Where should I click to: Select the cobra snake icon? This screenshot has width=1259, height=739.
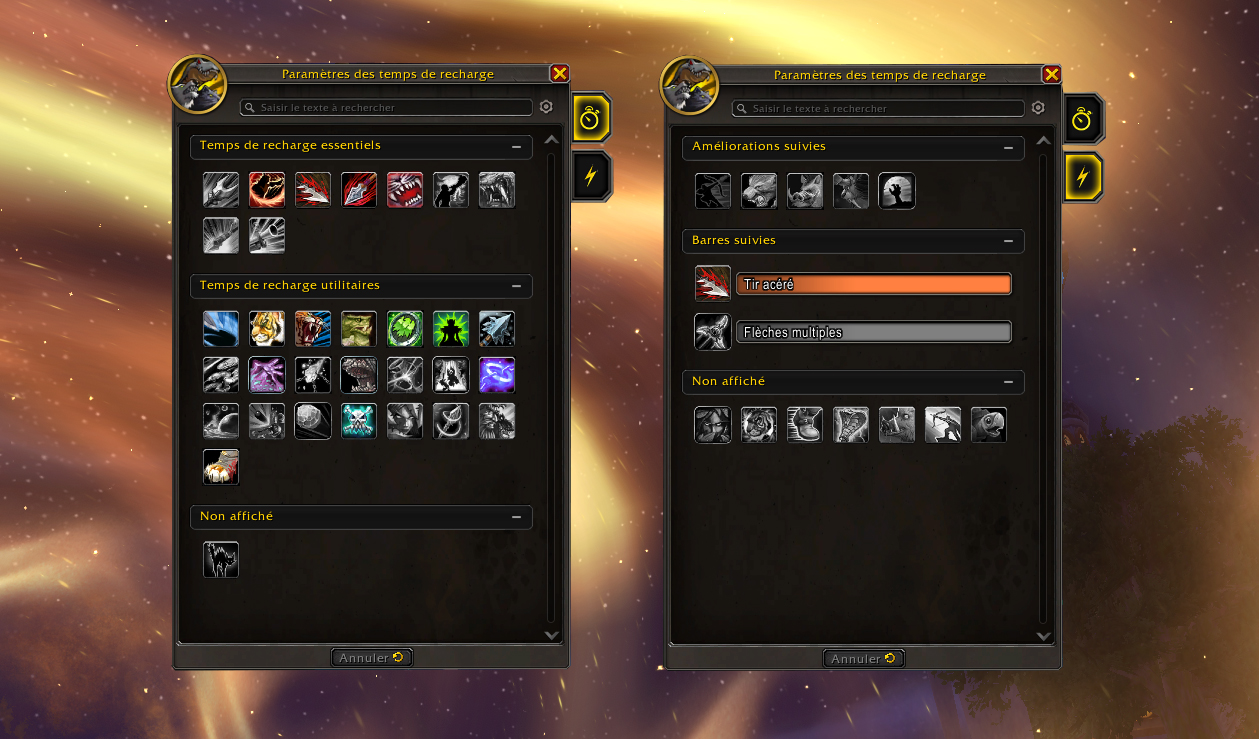pyautogui.click(x=851, y=425)
